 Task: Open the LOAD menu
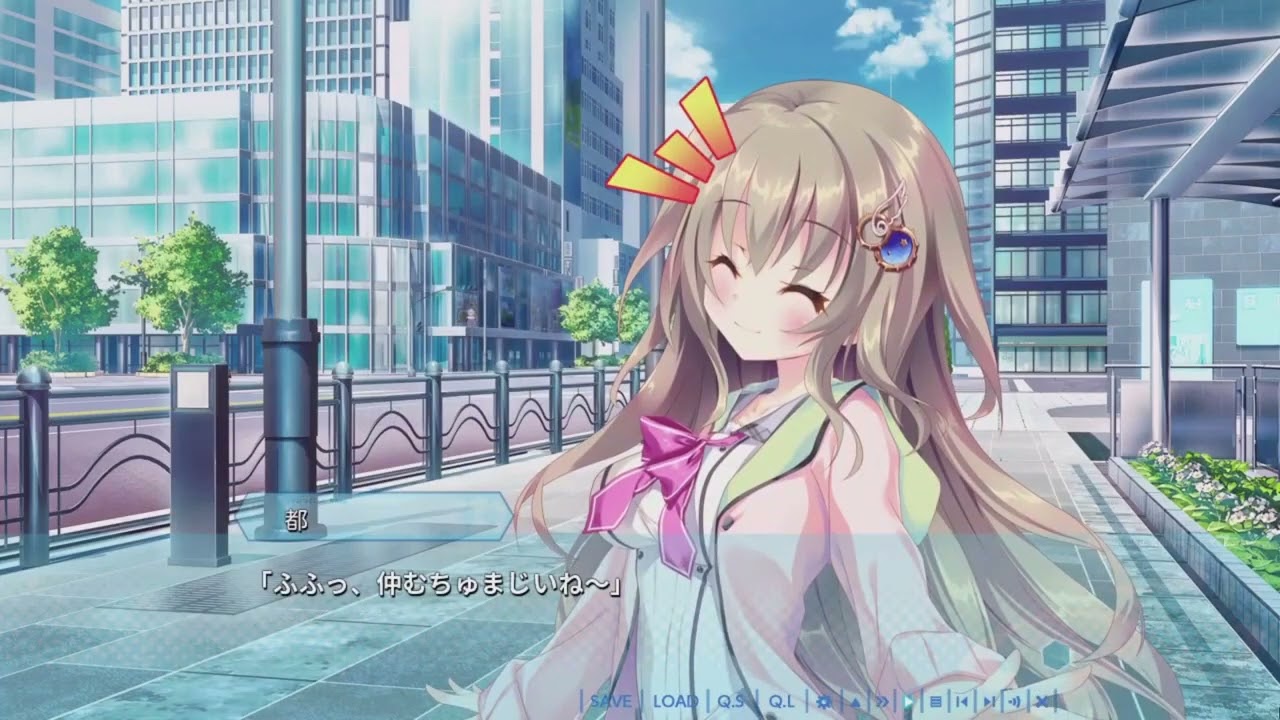675,701
